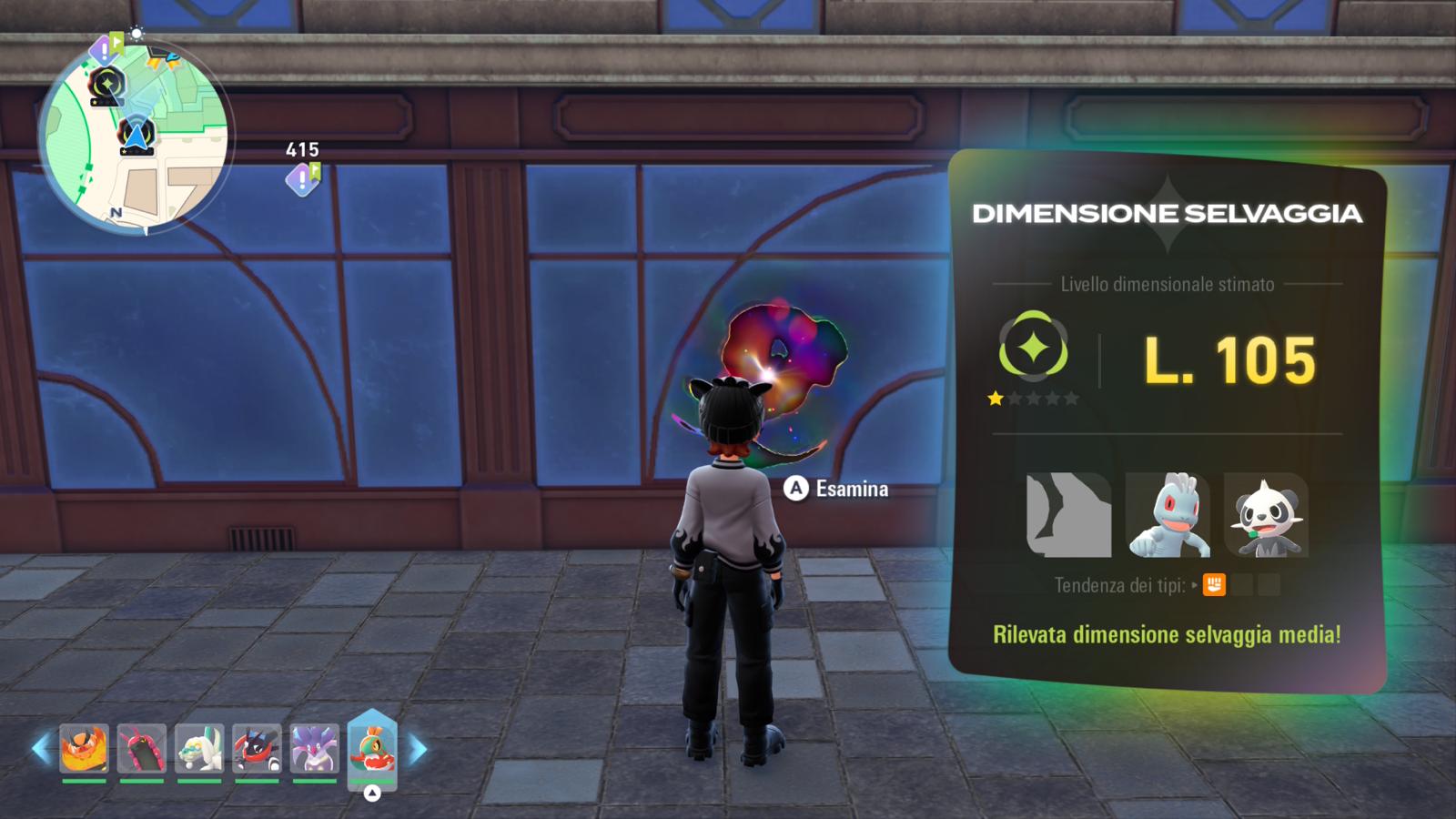Open the circular minimap
The width and height of the screenshot is (1456, 819).
click(x=135, y=136)
